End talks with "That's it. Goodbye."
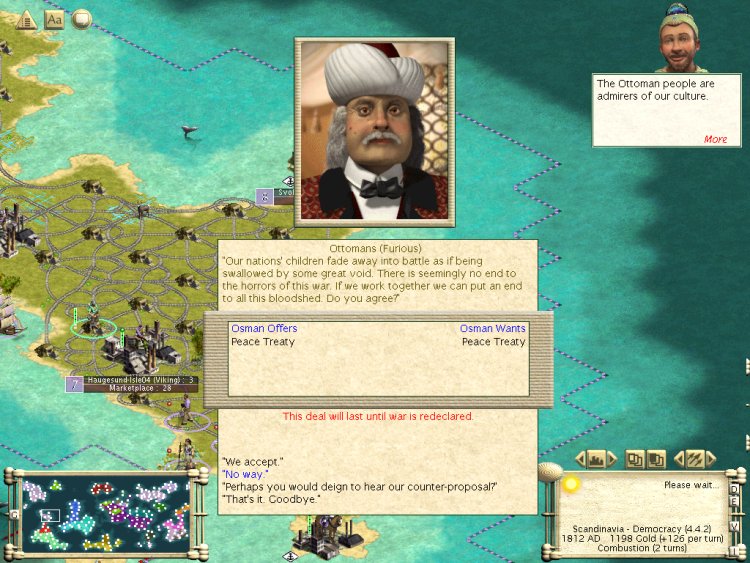This screenshot has height=563, width=750. click(x=271, y=498)
